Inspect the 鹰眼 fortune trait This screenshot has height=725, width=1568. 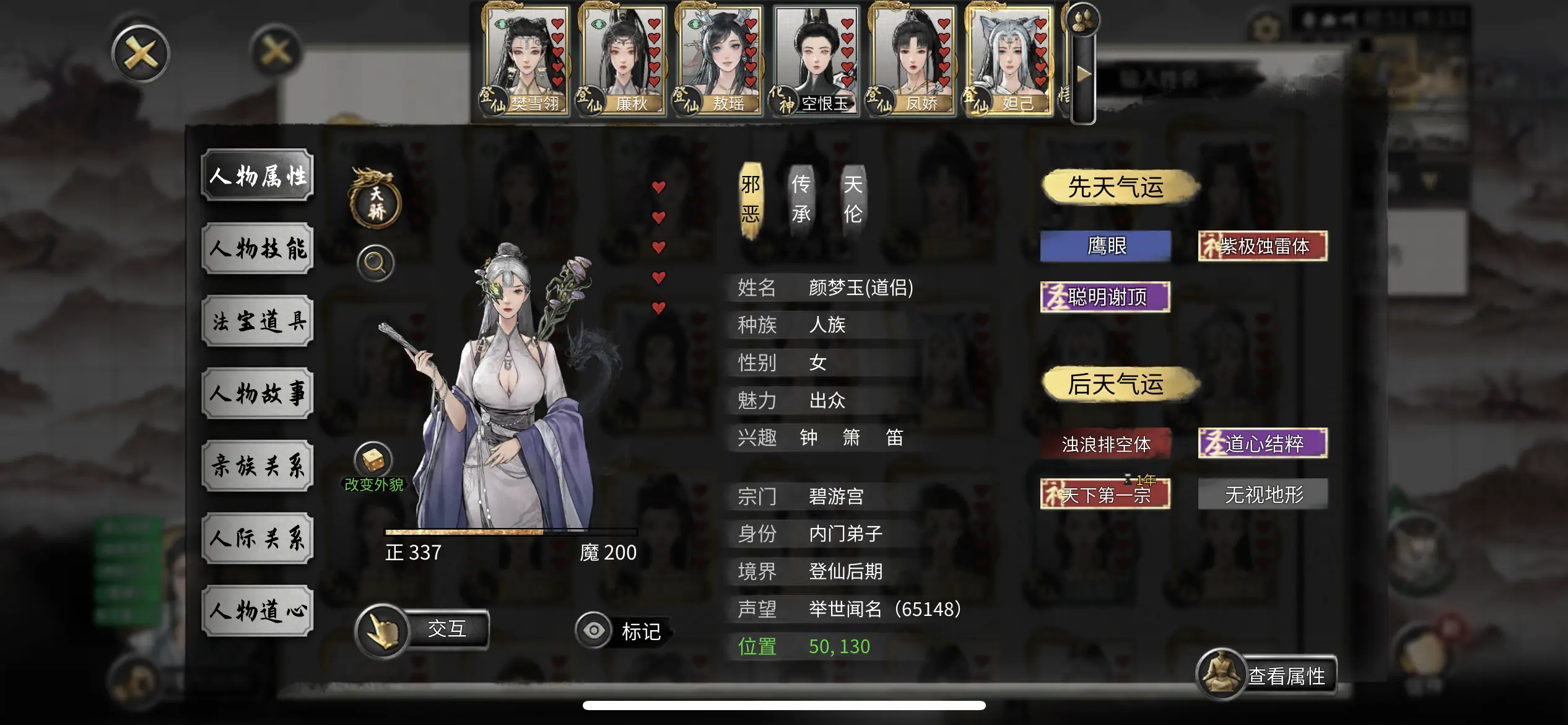[1106, 246]
